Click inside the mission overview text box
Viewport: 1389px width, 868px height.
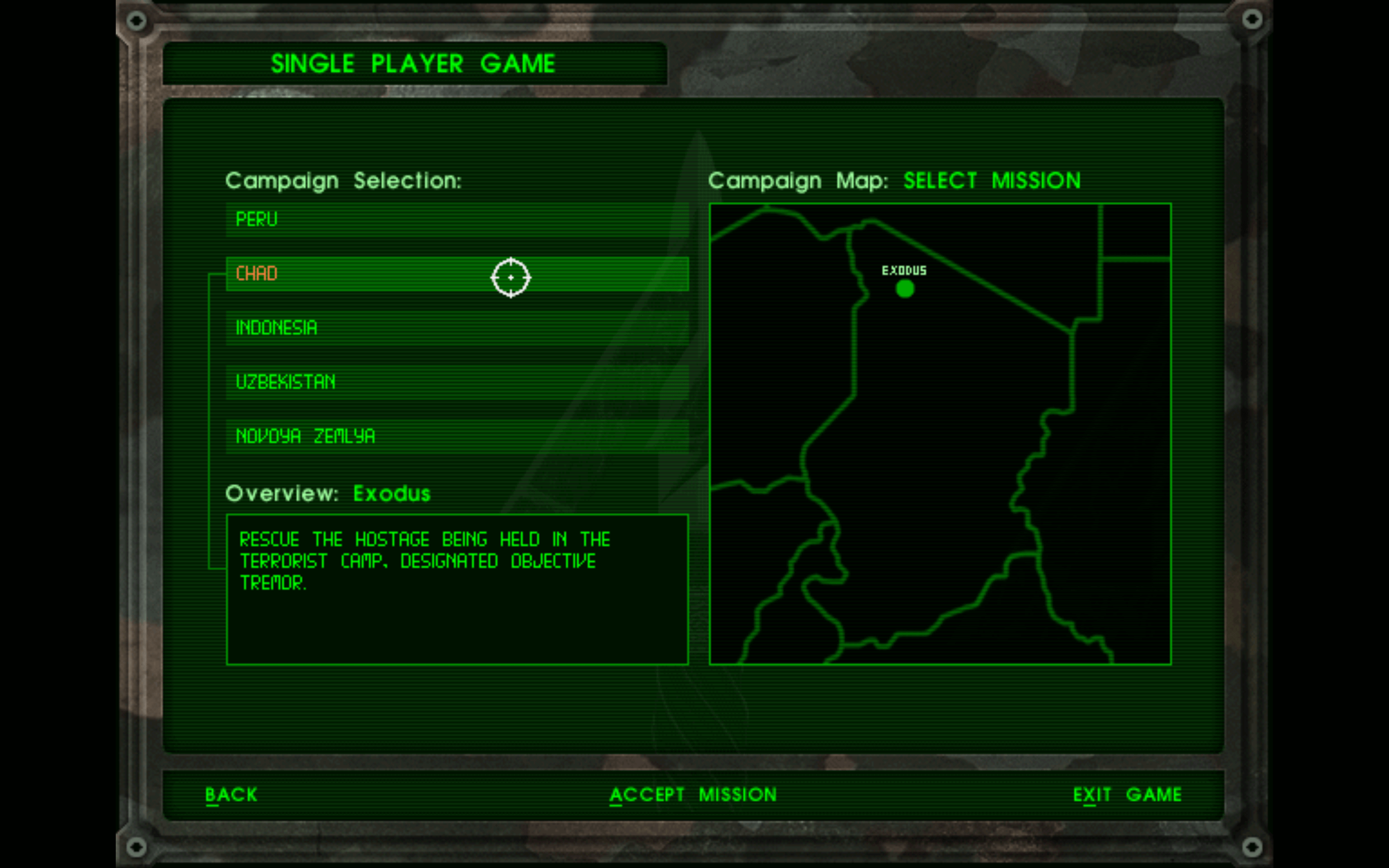456,591
